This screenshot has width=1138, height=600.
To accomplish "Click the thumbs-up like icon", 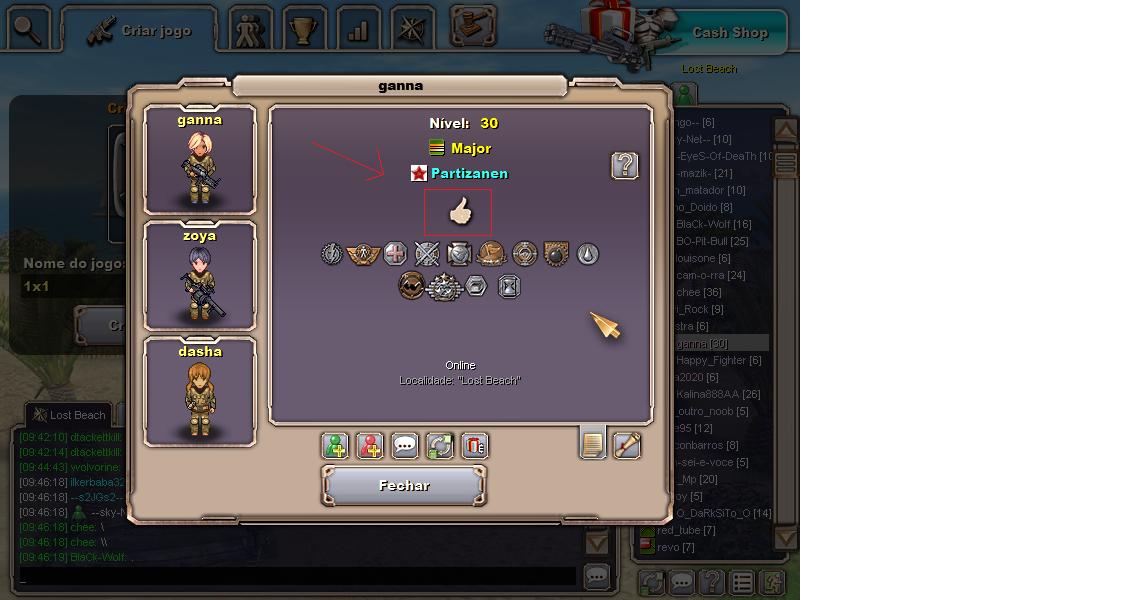I will point(459,212).
